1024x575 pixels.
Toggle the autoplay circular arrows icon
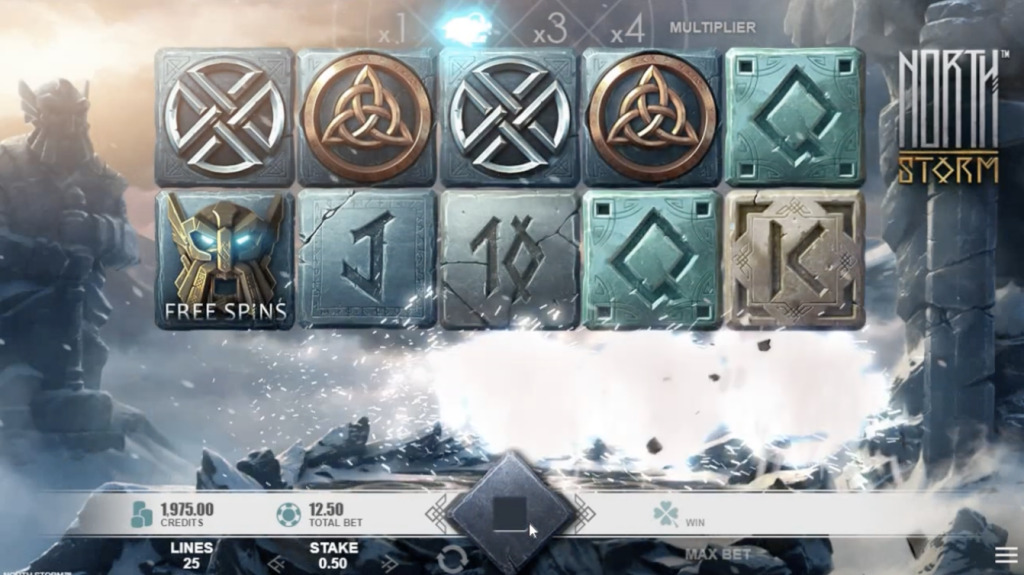452,560
